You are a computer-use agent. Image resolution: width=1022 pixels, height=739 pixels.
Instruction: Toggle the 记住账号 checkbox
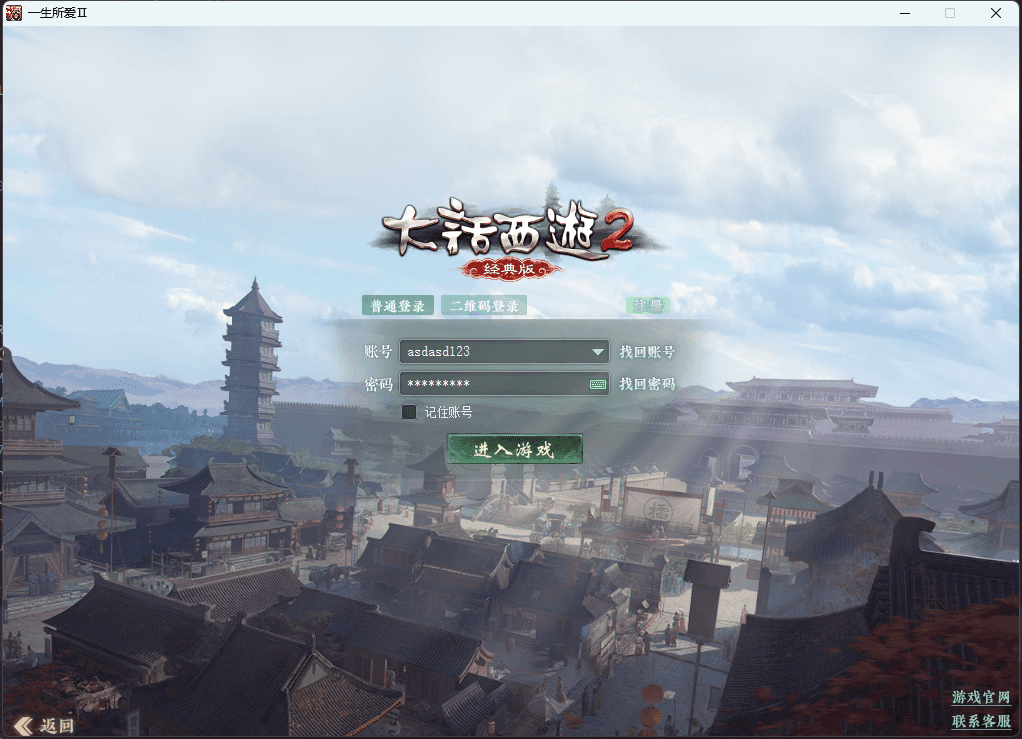click(x=409, y=412)
